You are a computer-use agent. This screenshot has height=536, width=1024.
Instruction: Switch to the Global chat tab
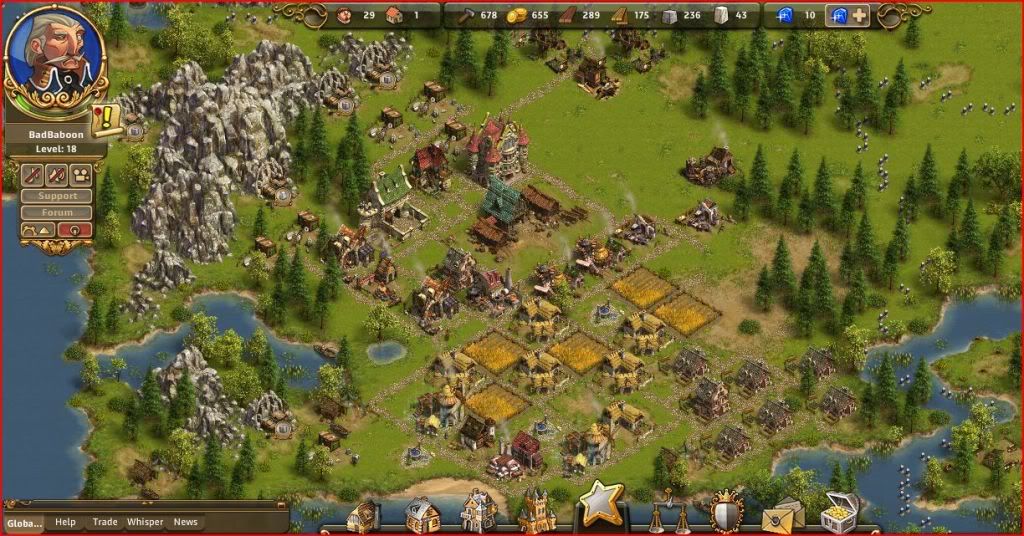[x=24, y=522]
